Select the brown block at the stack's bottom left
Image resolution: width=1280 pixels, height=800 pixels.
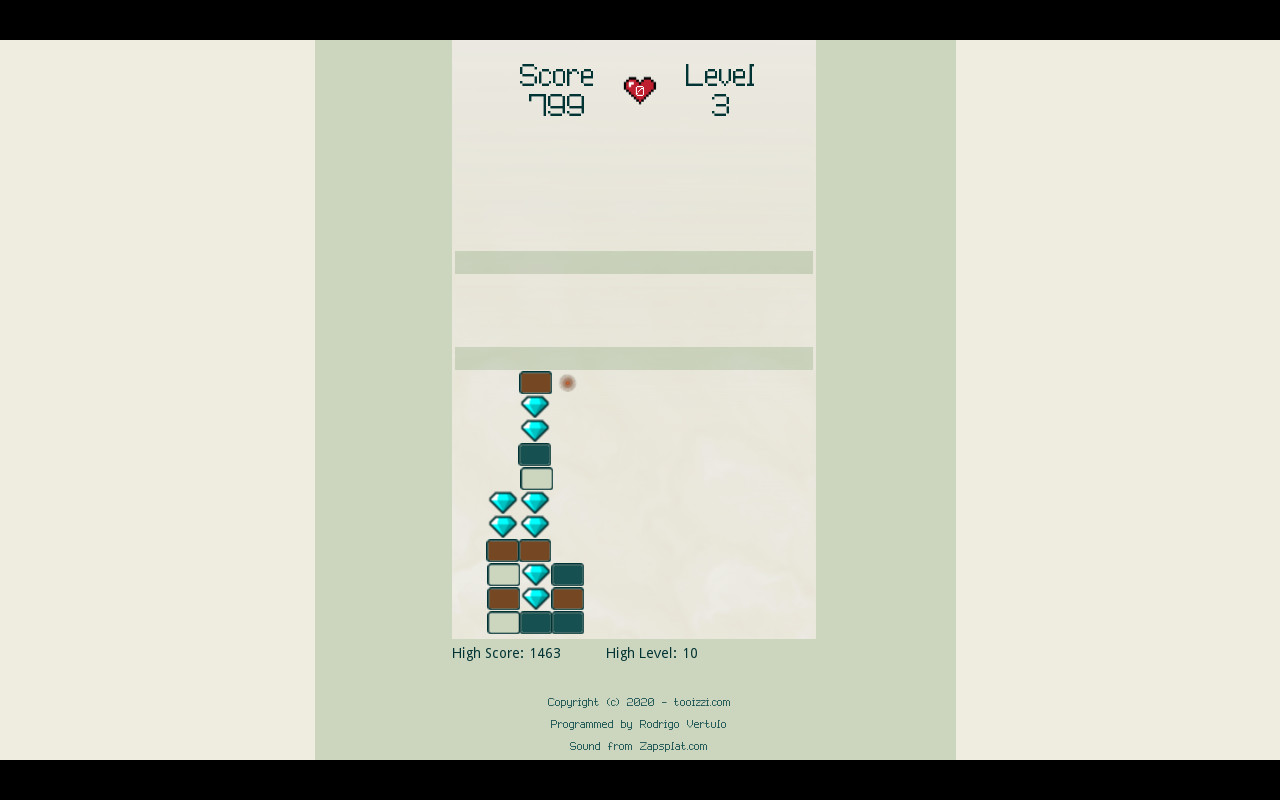[x=503, y=550]
